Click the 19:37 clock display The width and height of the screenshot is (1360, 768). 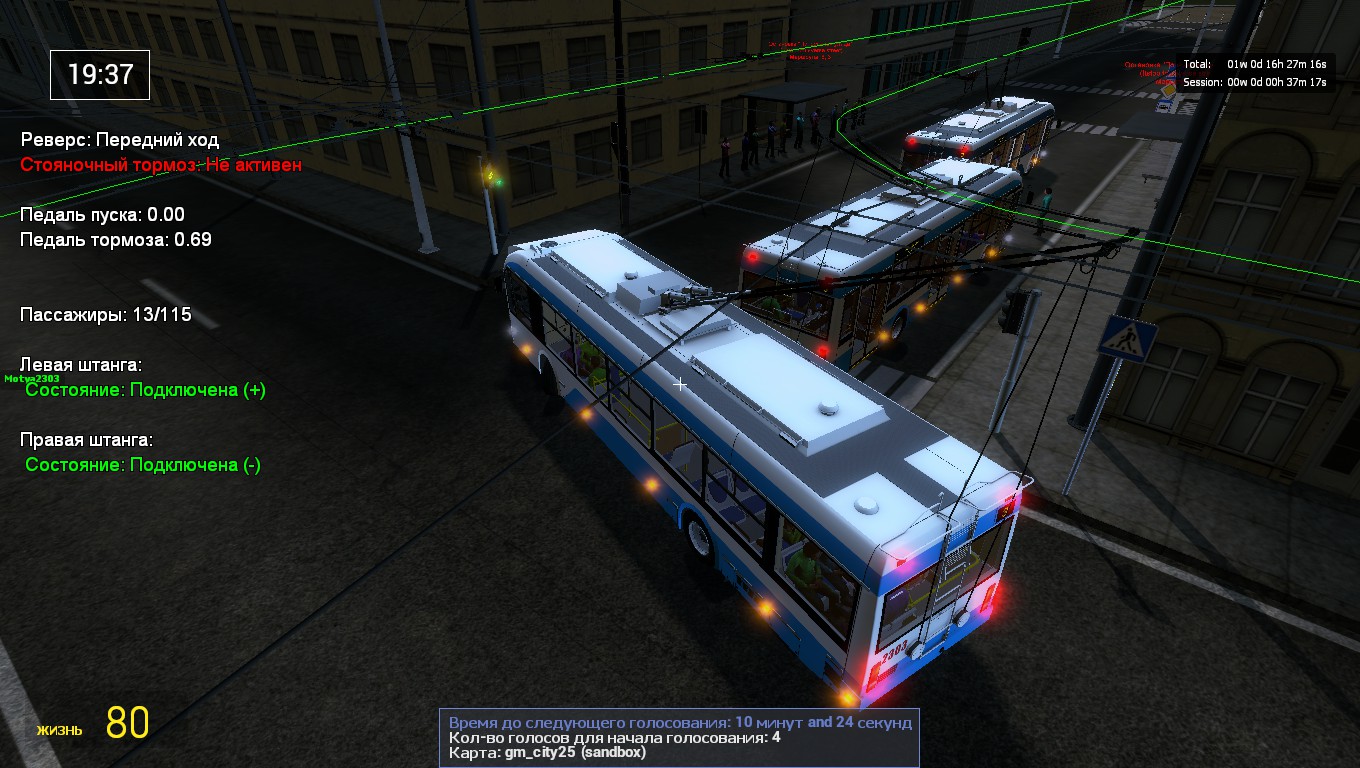99,74
